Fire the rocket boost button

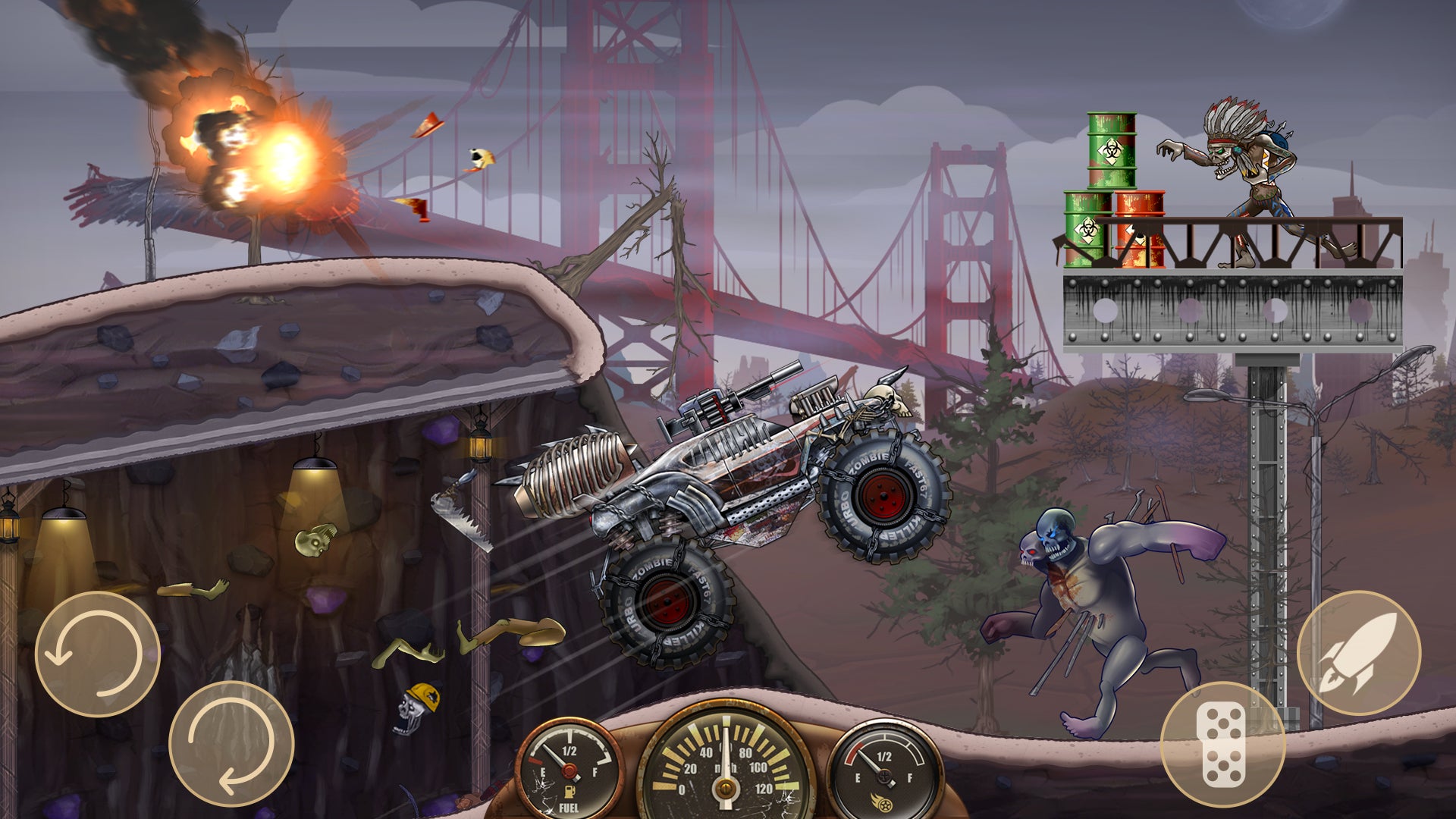click(1358, 653)
